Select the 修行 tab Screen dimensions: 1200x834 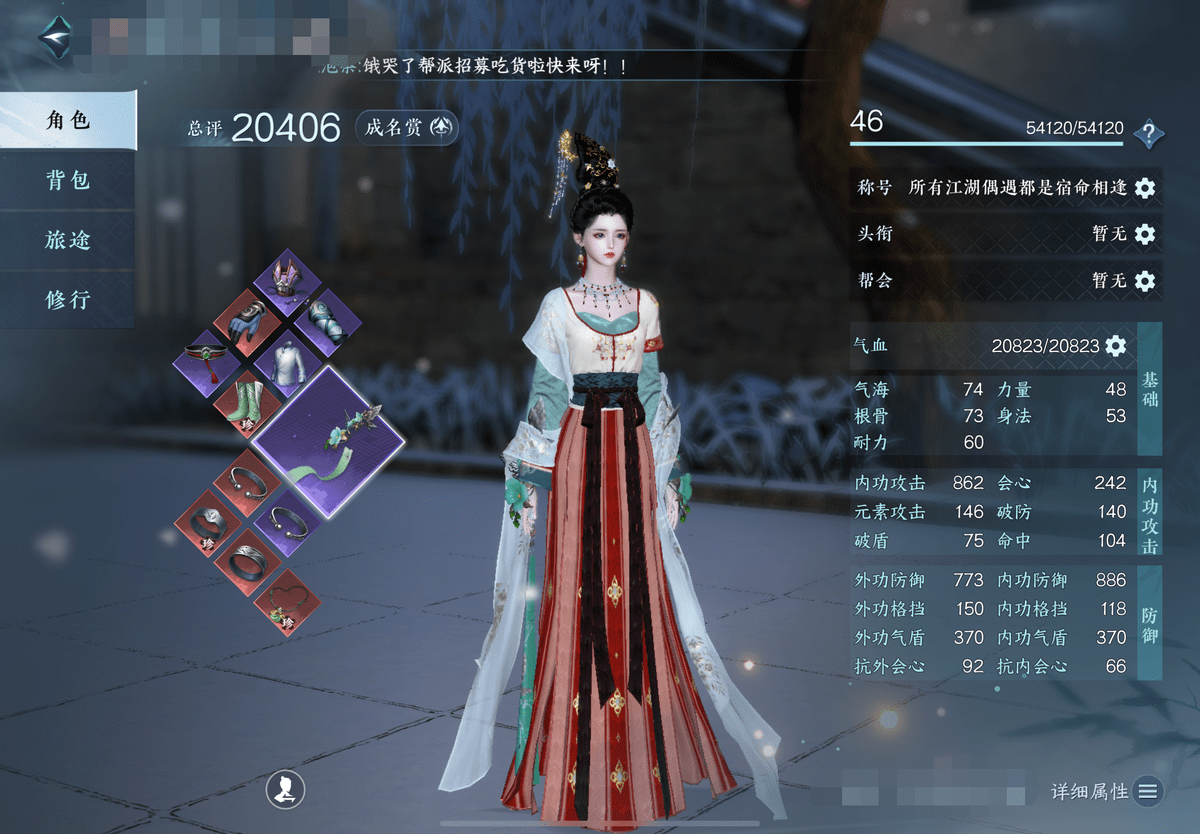(68, 299)
